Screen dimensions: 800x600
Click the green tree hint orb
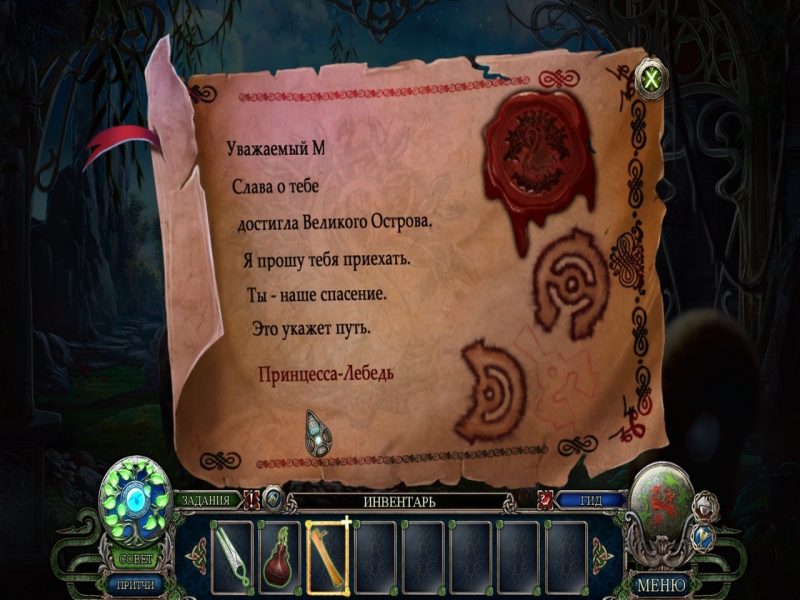coord(135,493)
